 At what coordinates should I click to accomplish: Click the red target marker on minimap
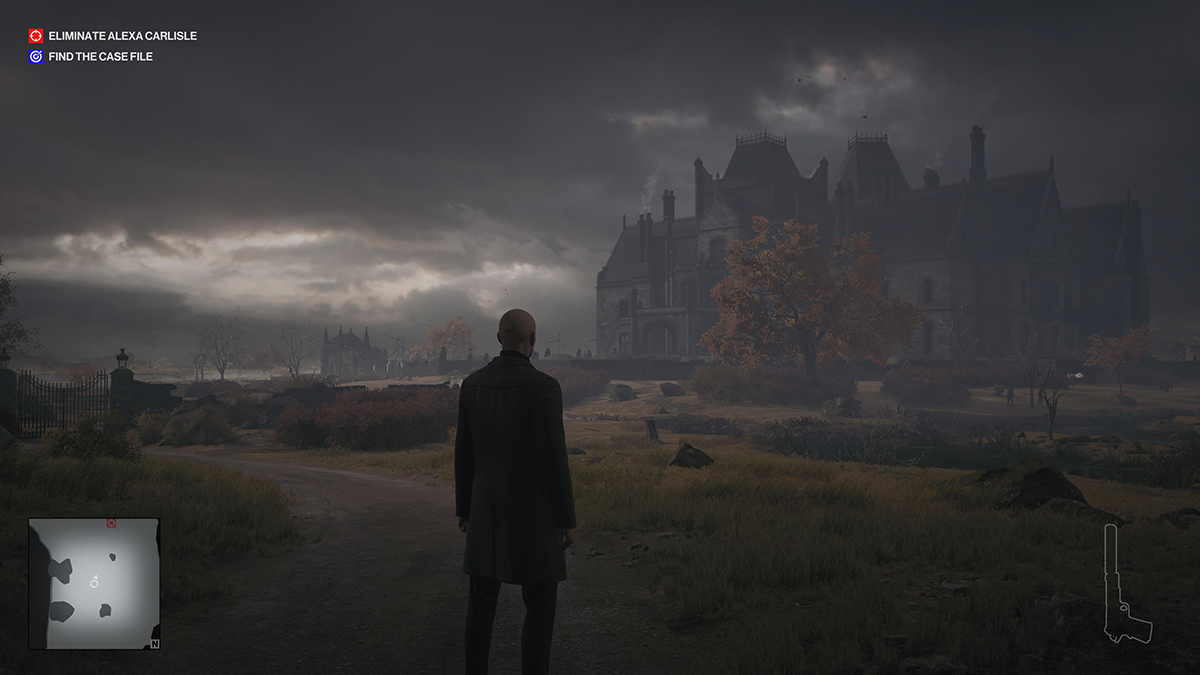[111, 523]
